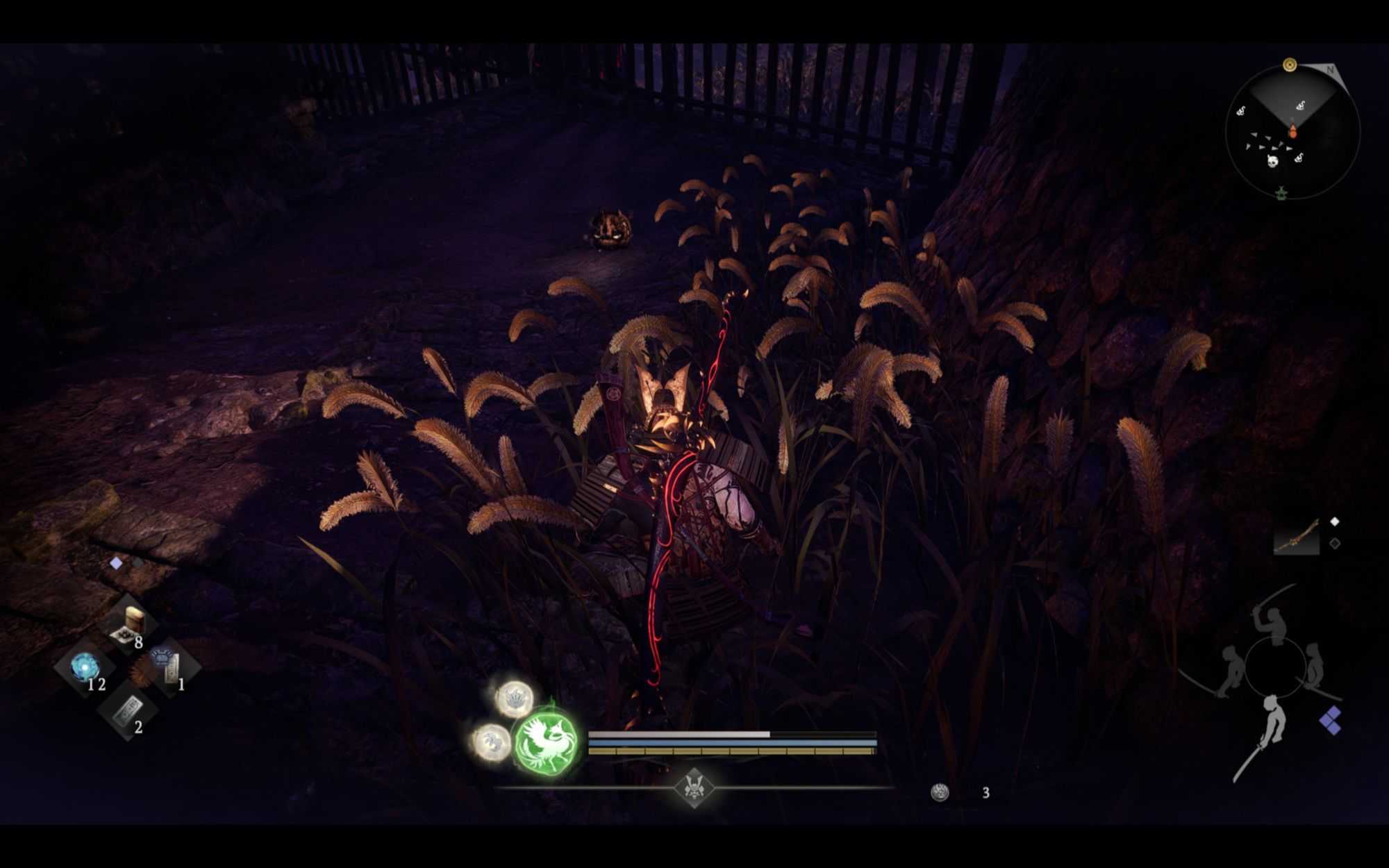Click the samurai helmet emblem below bars
The height and width of the screenshot is (868, 1389).
click(x=694, y=787)
